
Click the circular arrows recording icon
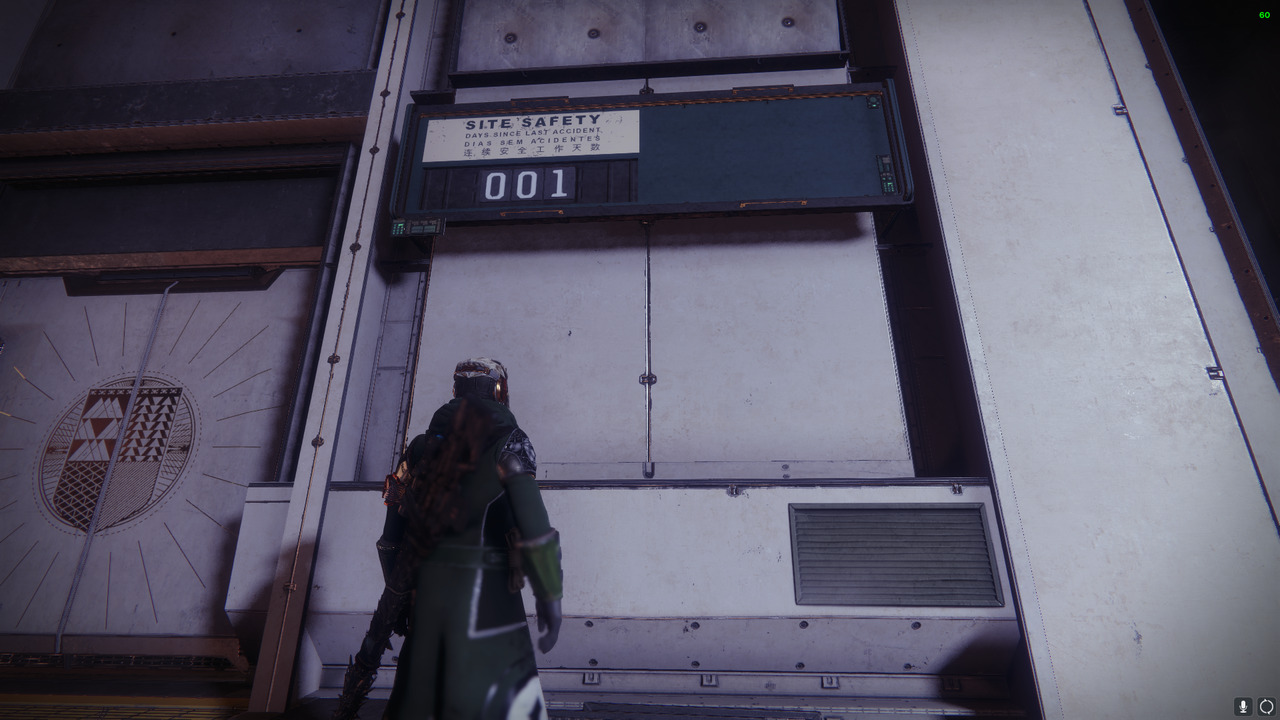[x=1266, y=706]
